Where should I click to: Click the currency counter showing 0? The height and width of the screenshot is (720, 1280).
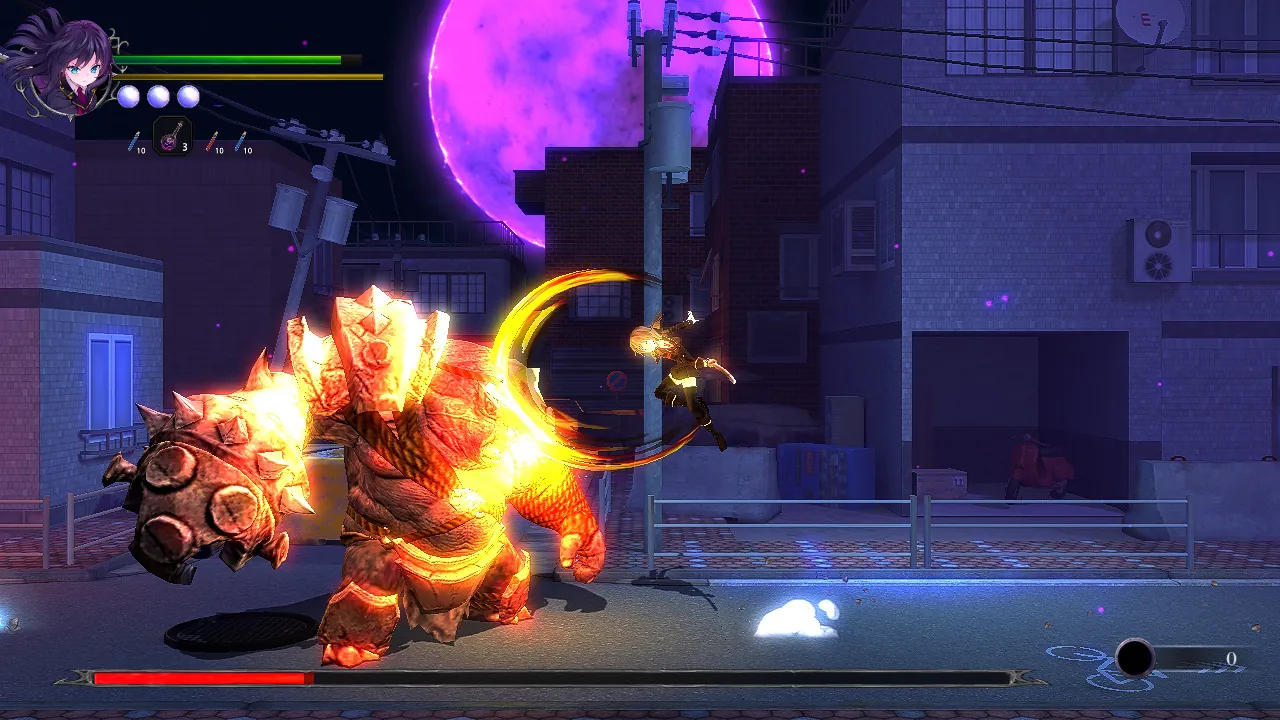1230,660
